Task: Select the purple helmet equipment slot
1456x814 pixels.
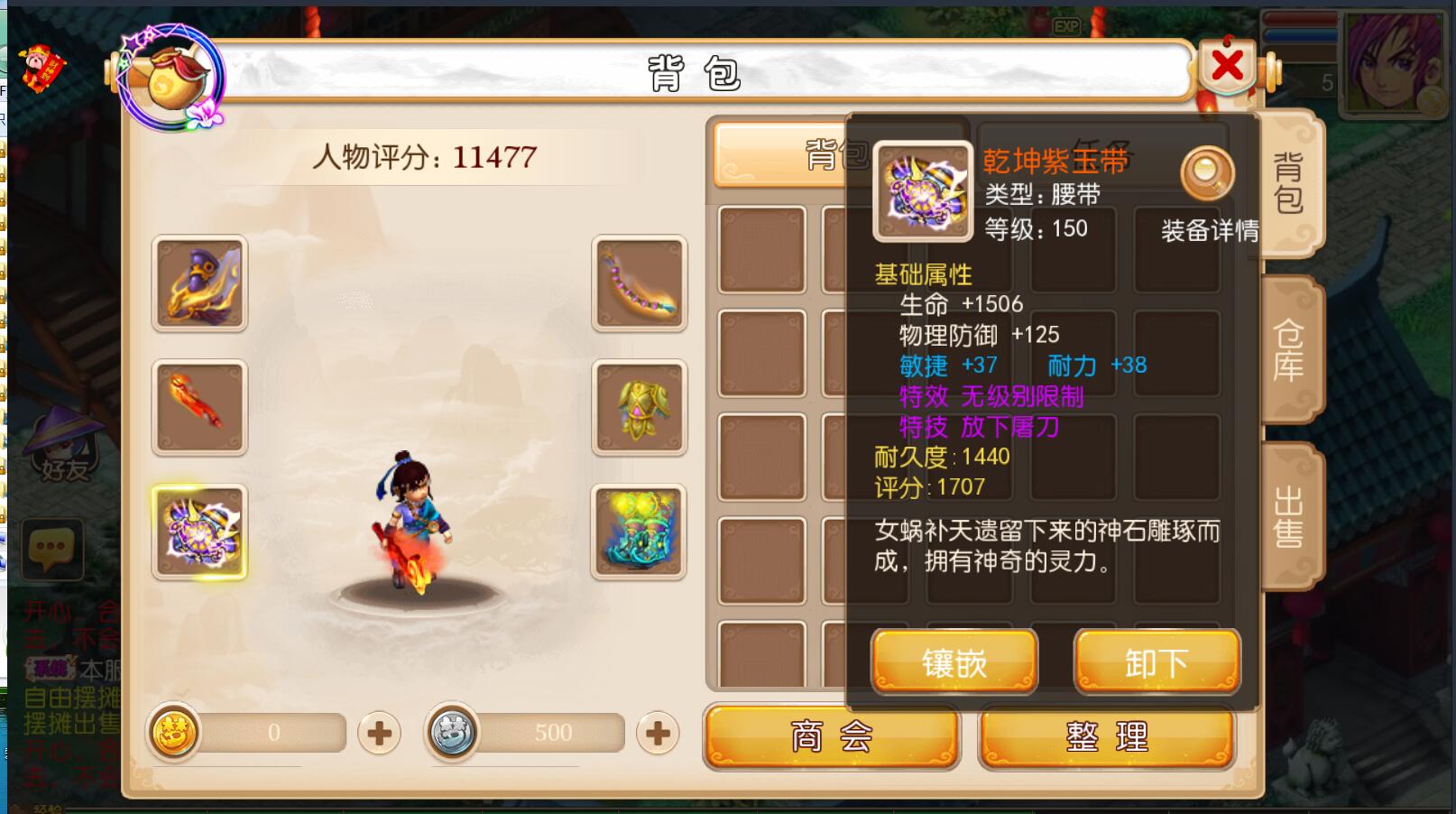Action: pyautogui.click(x=199, y=283)
